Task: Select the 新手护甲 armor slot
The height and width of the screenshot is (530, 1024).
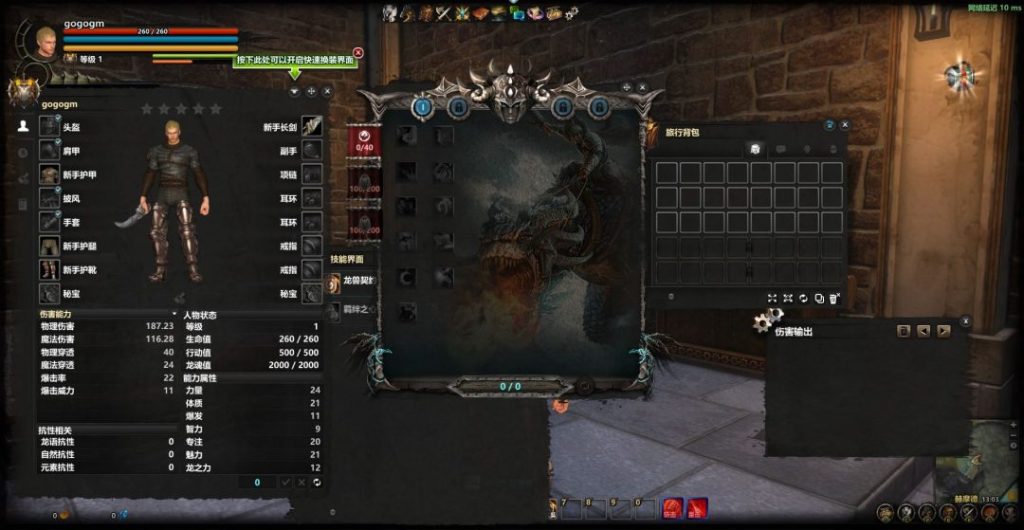Action: [50, 175]
